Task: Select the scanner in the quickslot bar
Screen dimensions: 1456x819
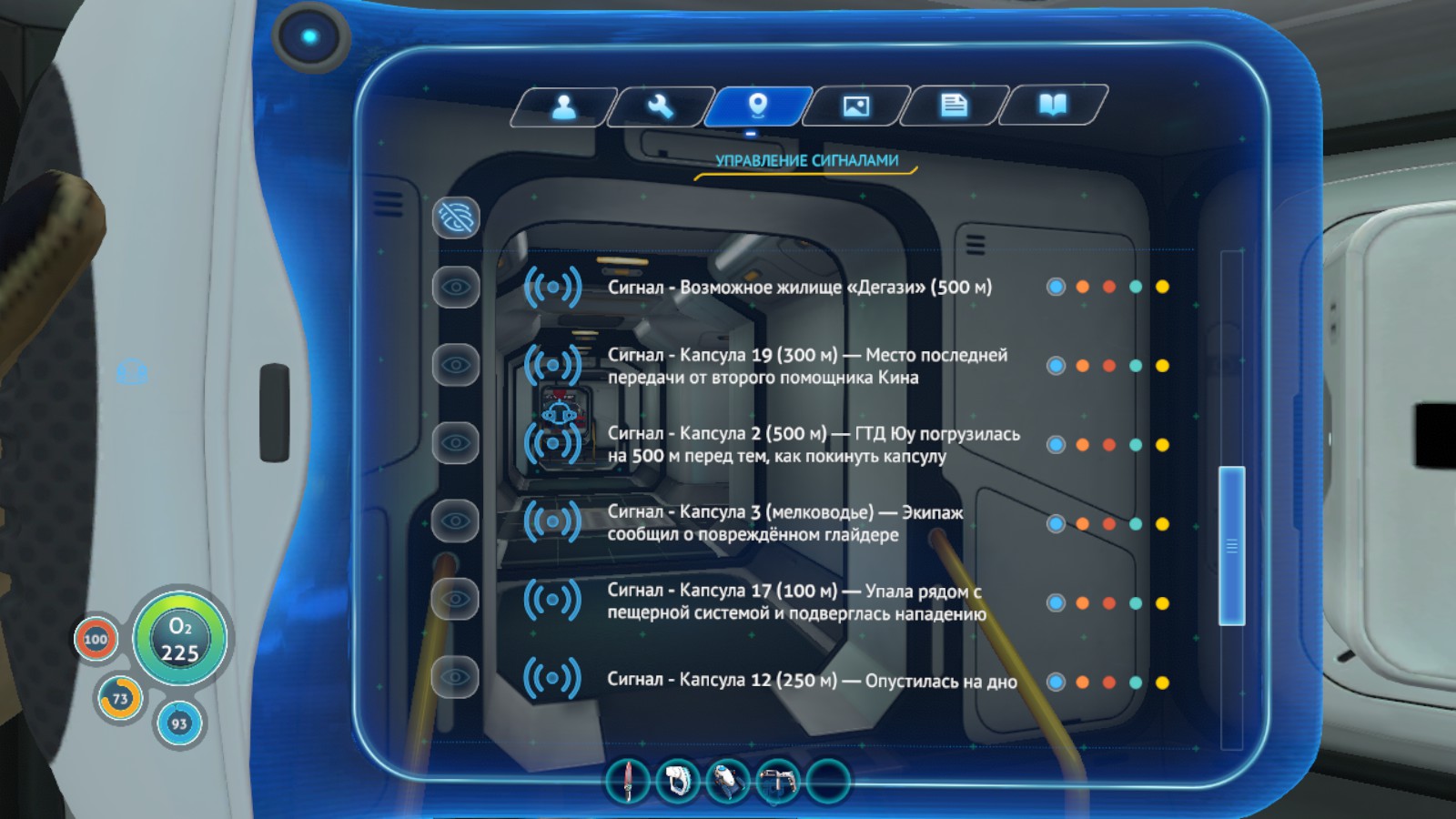Action: coord(728,781)
